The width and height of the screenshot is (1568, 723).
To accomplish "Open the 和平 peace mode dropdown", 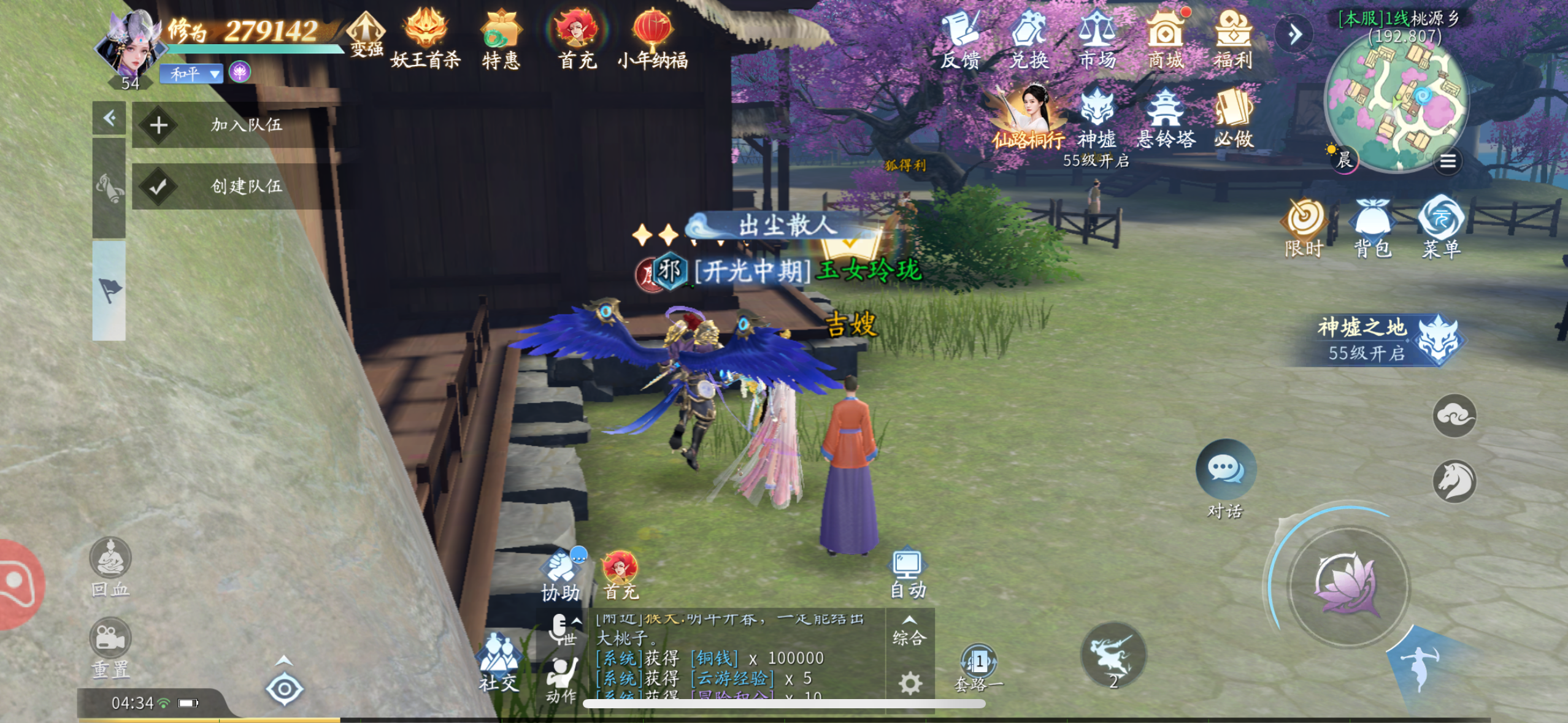I will tap(191, 74).
